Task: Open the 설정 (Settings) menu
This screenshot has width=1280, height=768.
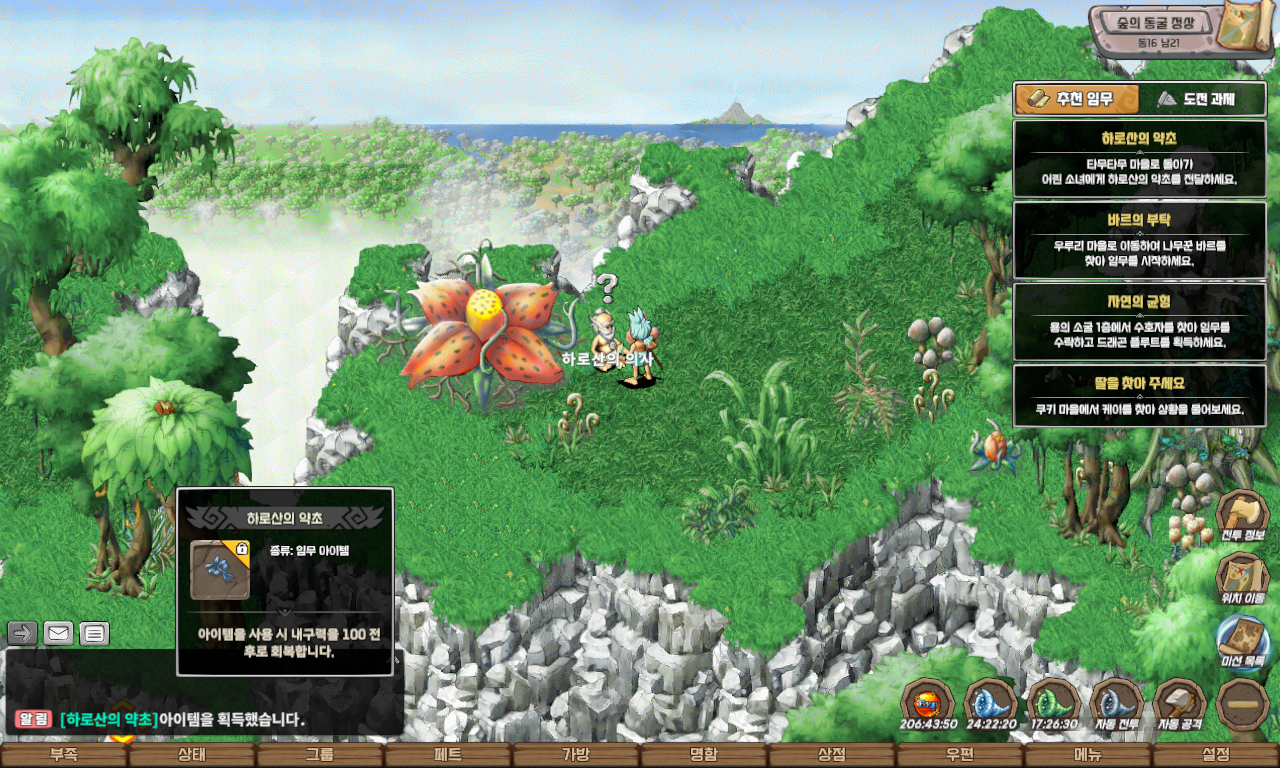Action: coord(1216,756)
